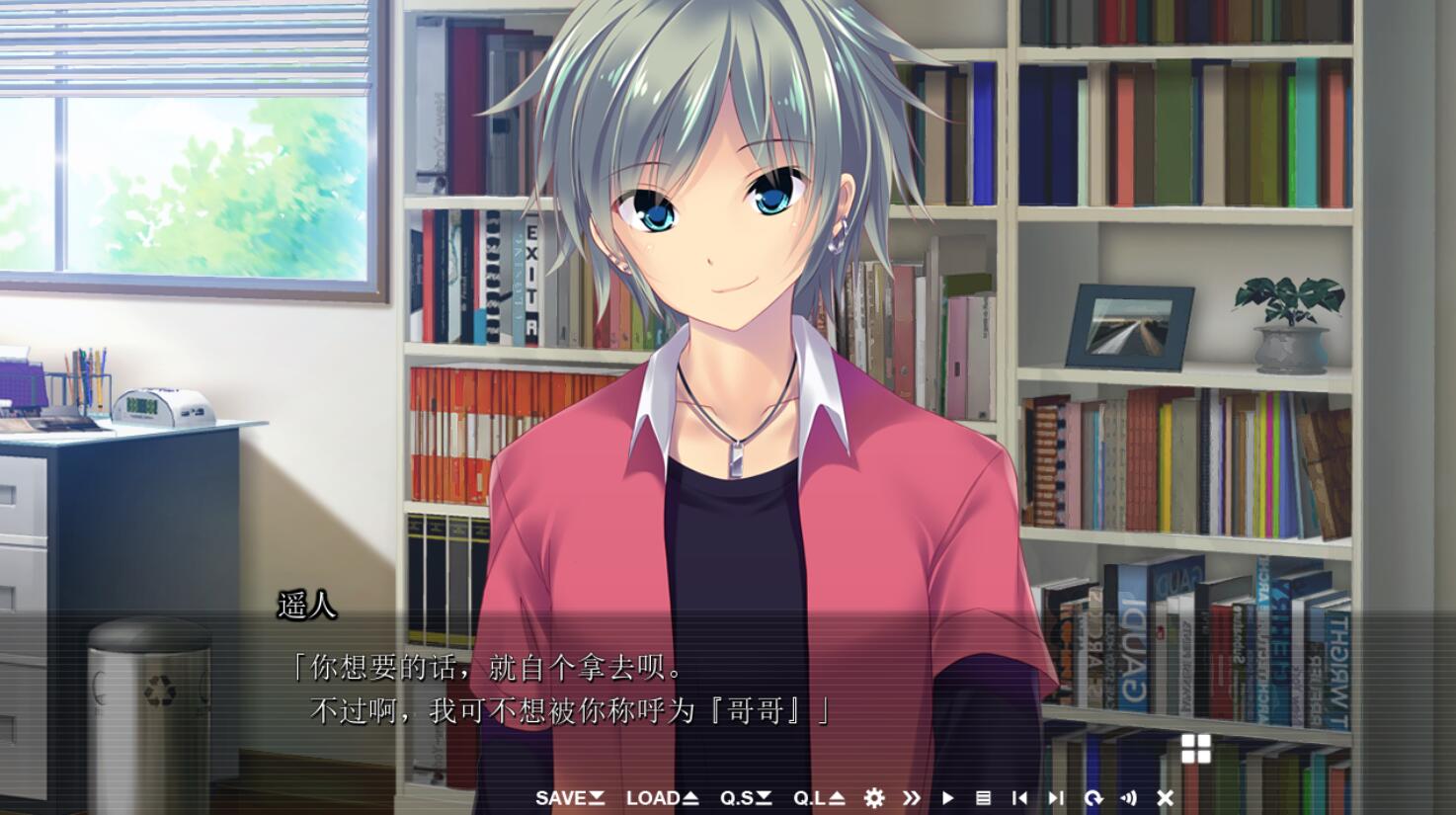Open the SAVE menu
This screenshot has width=1456, height=815.
click(569, 798)
